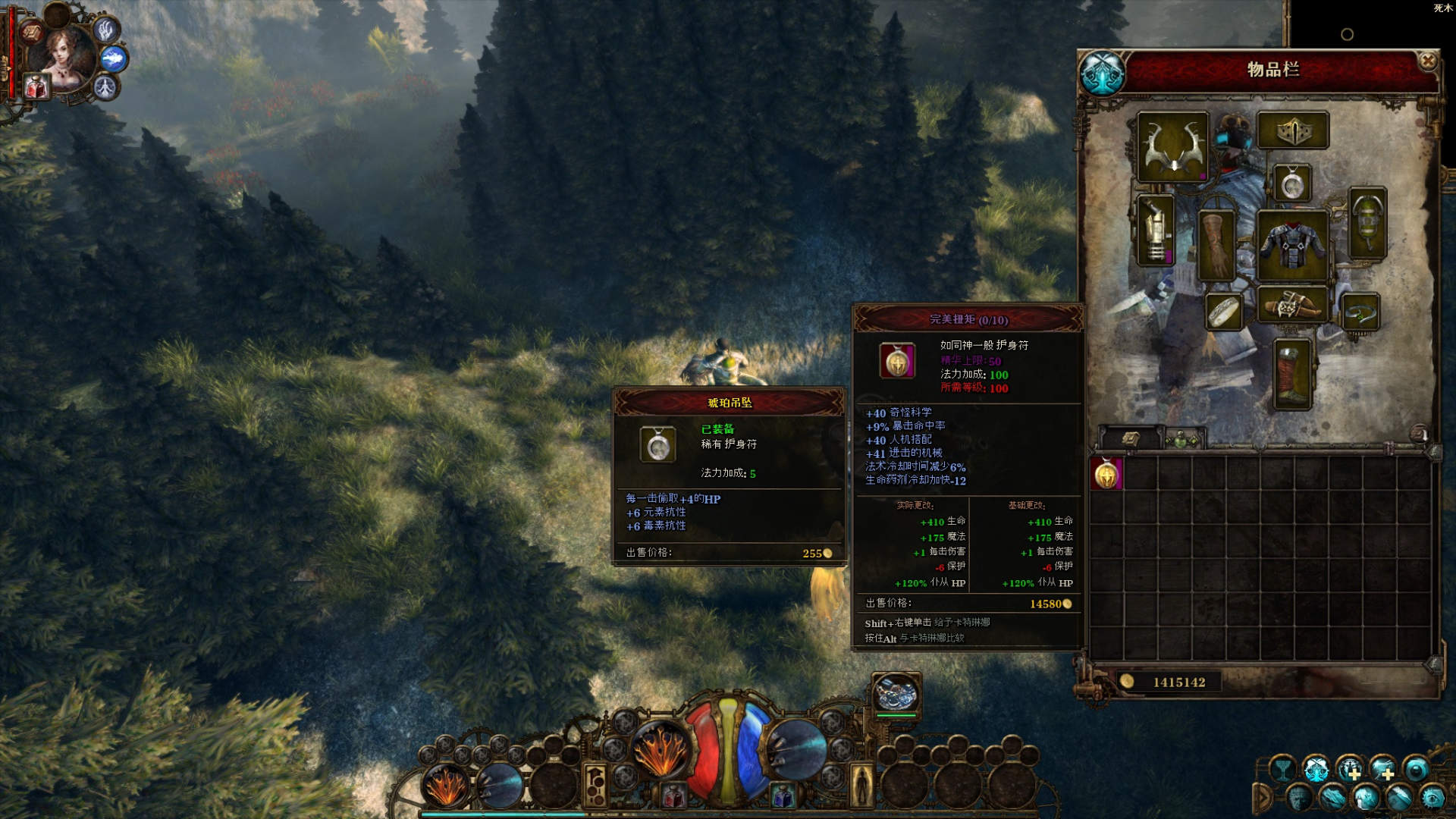Select the equipped belt slot
This screenshot has width=1456, height=819.
pos(1292,305)
